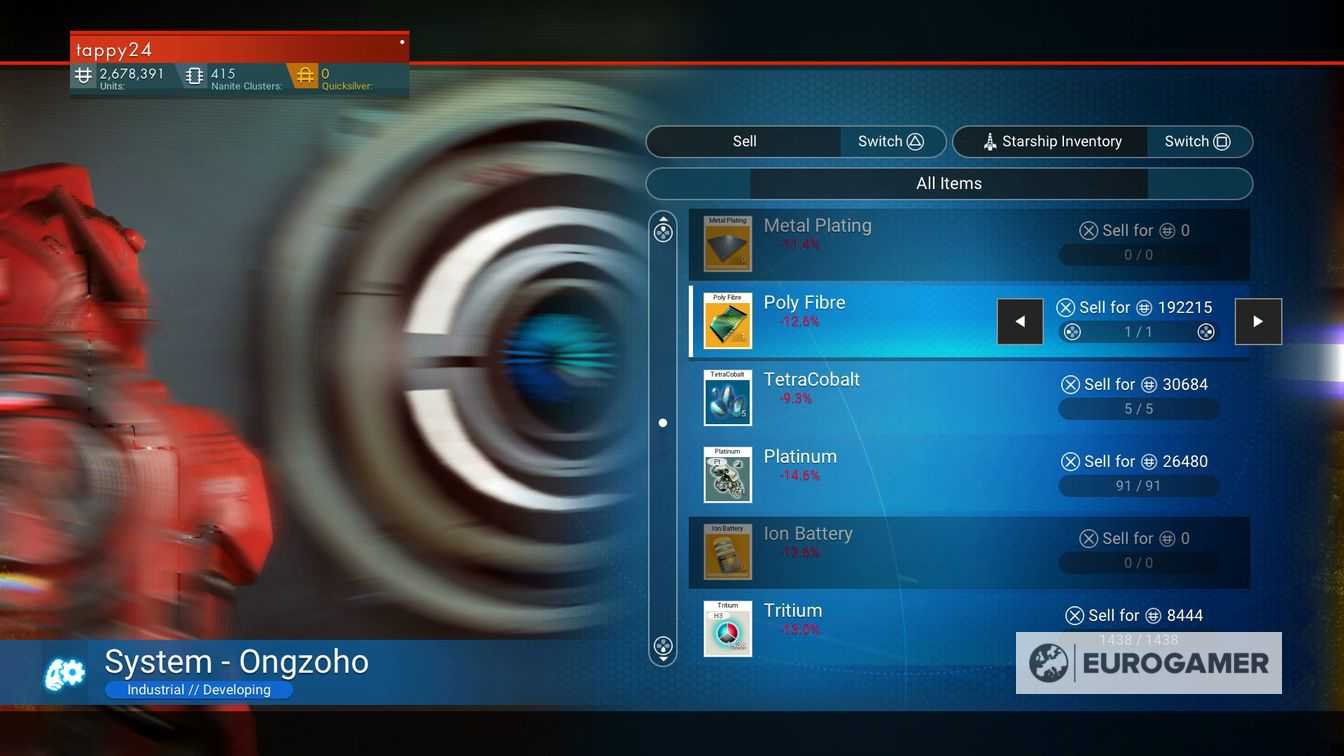Decrease Poly Fibre quantity with left arrow

[1020, 321]
